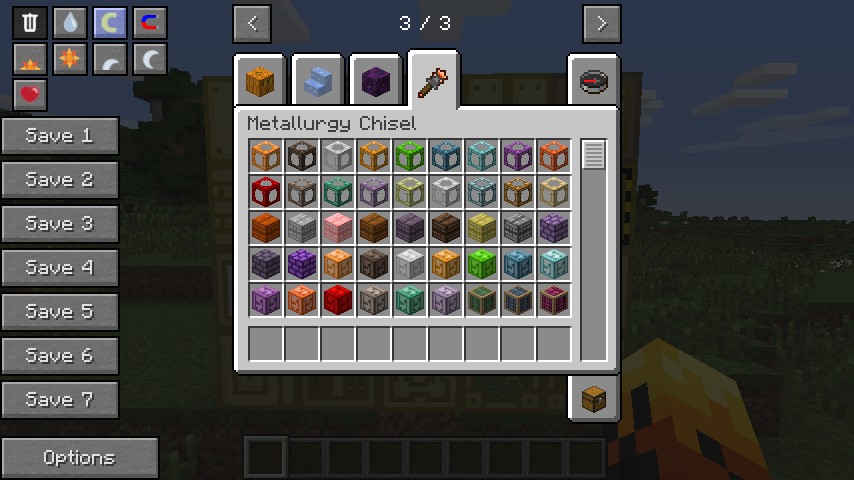Select the solid red block item
854x480 pixels.
tap(338, 300)
